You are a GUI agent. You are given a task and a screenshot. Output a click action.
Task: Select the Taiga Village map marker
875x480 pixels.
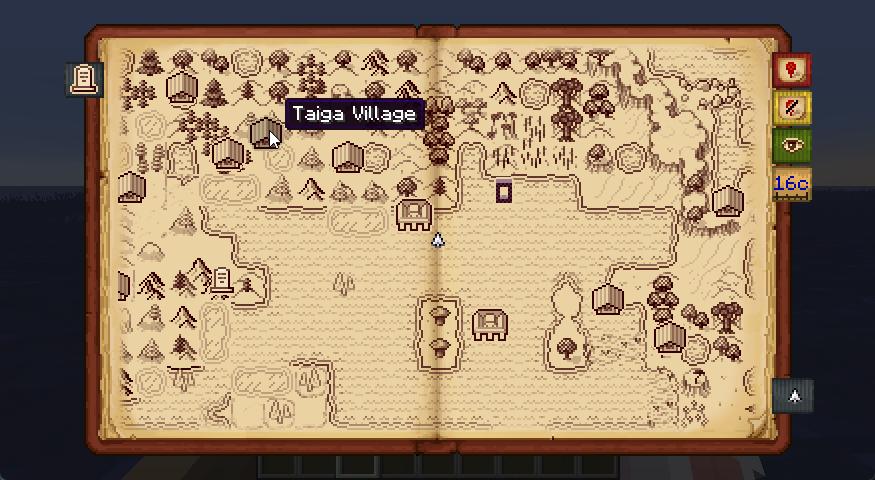[x=263, y=133]
